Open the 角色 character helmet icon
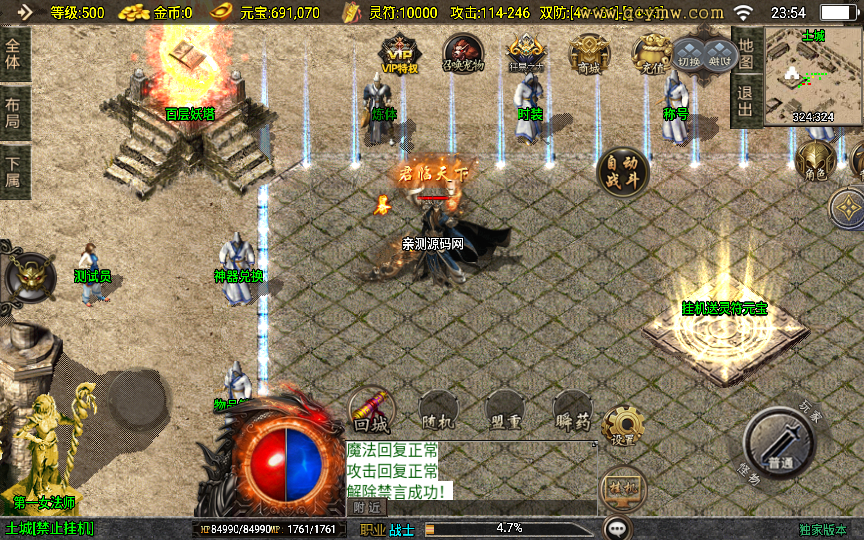The height and width of the screenshot is (540, 864). [x=815, y=160]
